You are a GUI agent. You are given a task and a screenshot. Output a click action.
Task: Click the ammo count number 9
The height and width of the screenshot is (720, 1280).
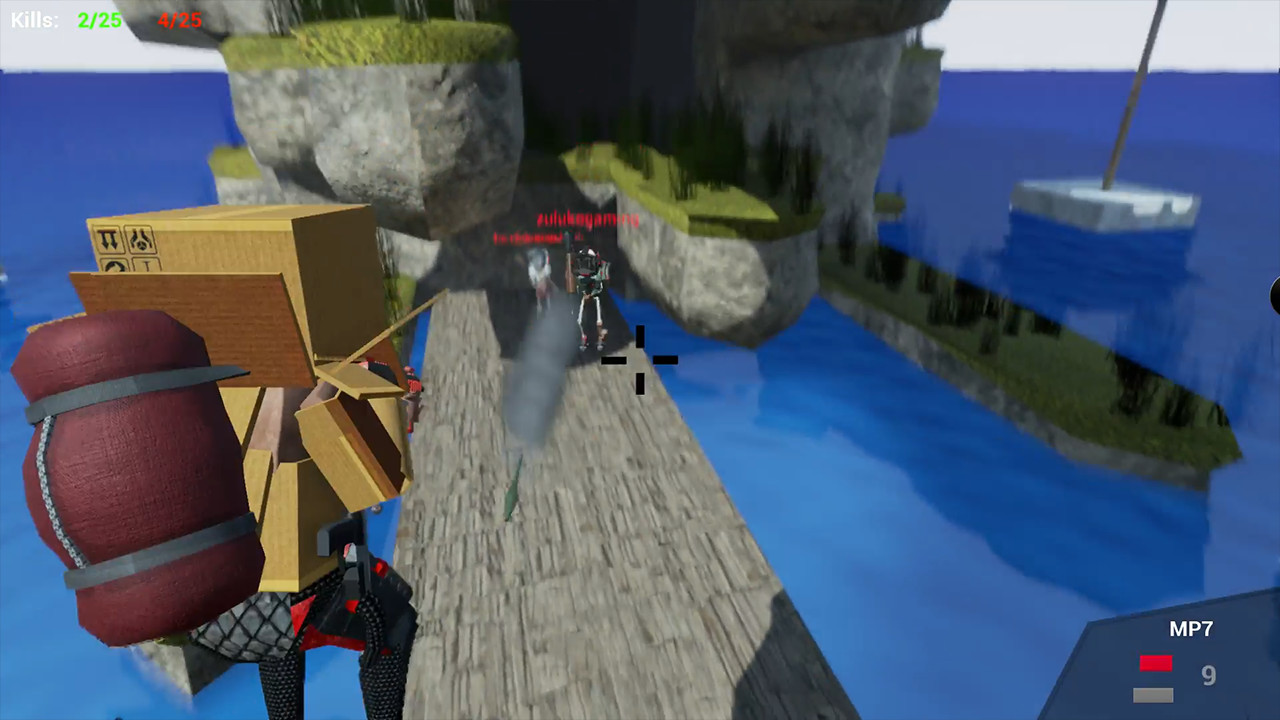click(x=1208, y=676)
